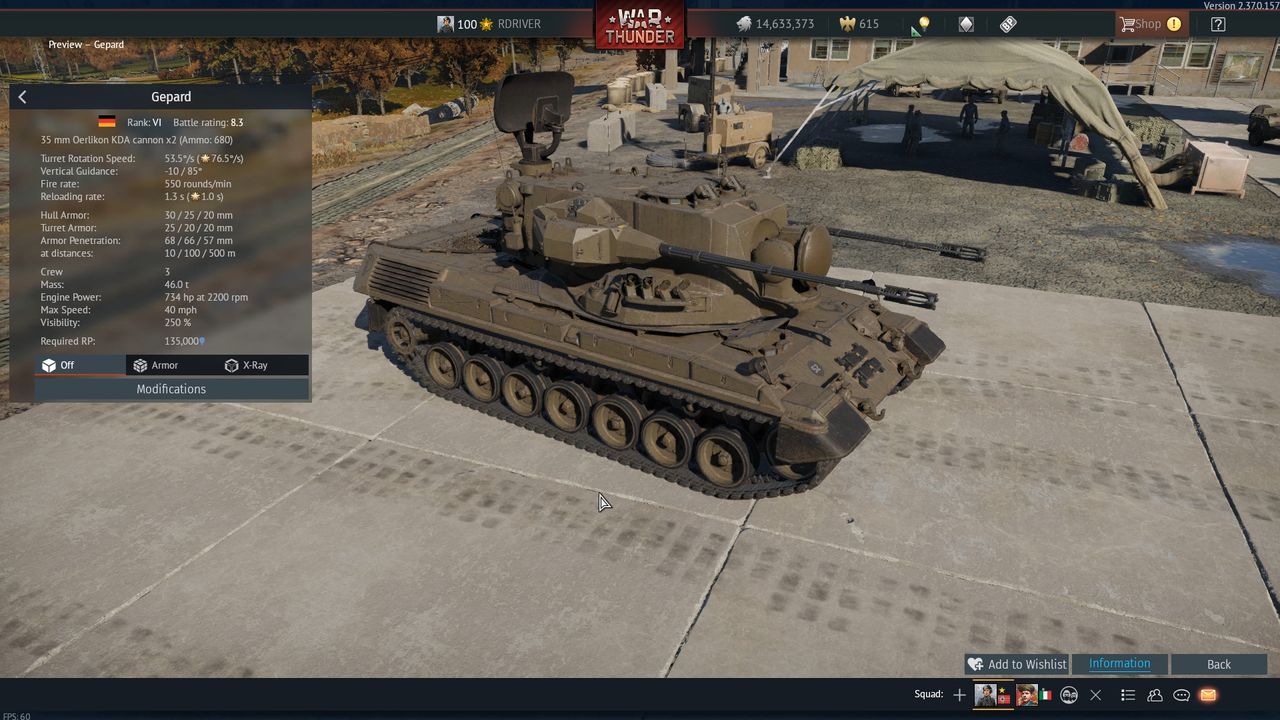Open the contacts list icon

point(1155,695)
